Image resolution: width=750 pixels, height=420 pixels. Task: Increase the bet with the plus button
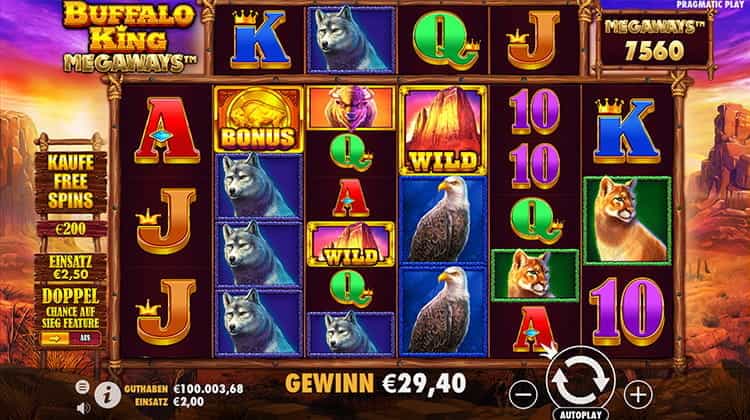[x=636, y=389]
